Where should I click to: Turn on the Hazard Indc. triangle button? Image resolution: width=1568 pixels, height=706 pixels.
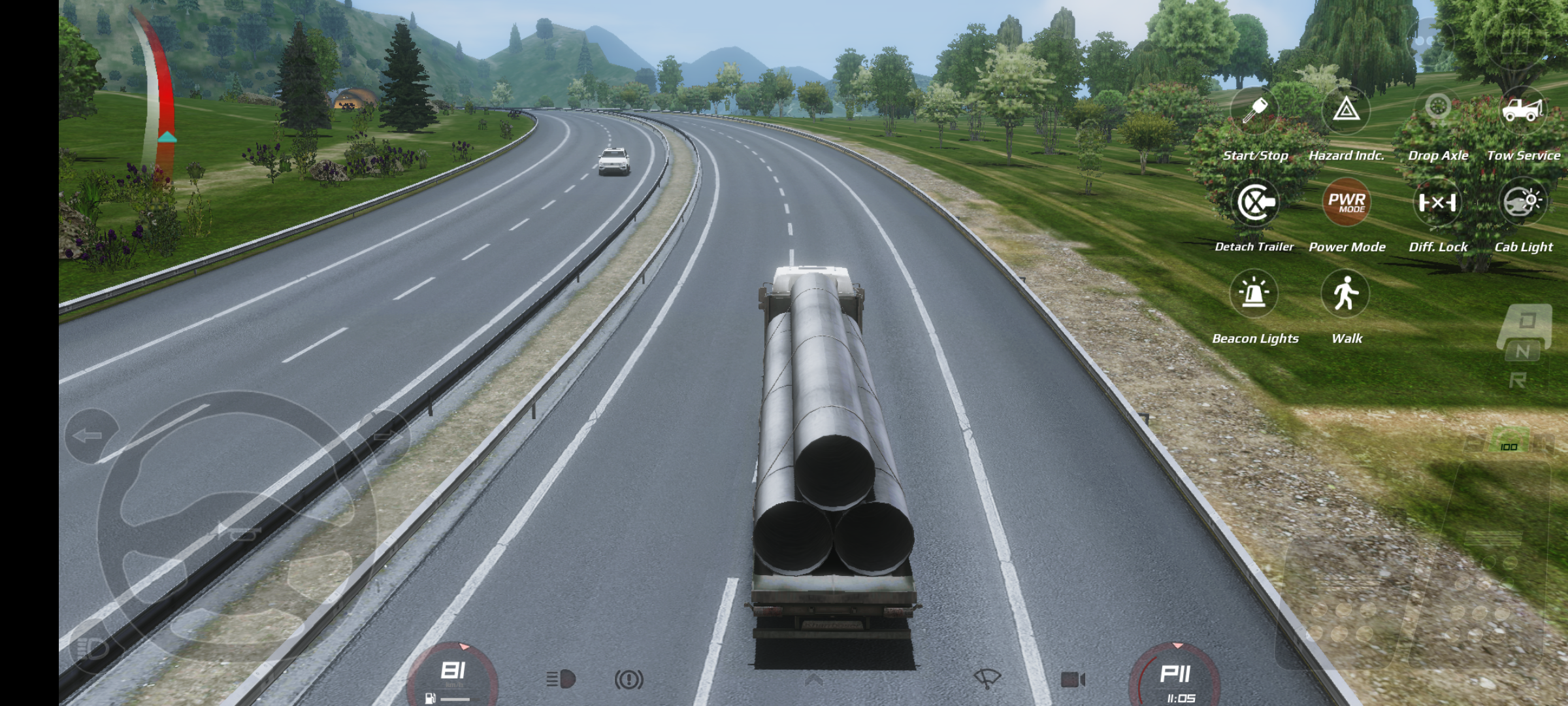pos(1346,110)
